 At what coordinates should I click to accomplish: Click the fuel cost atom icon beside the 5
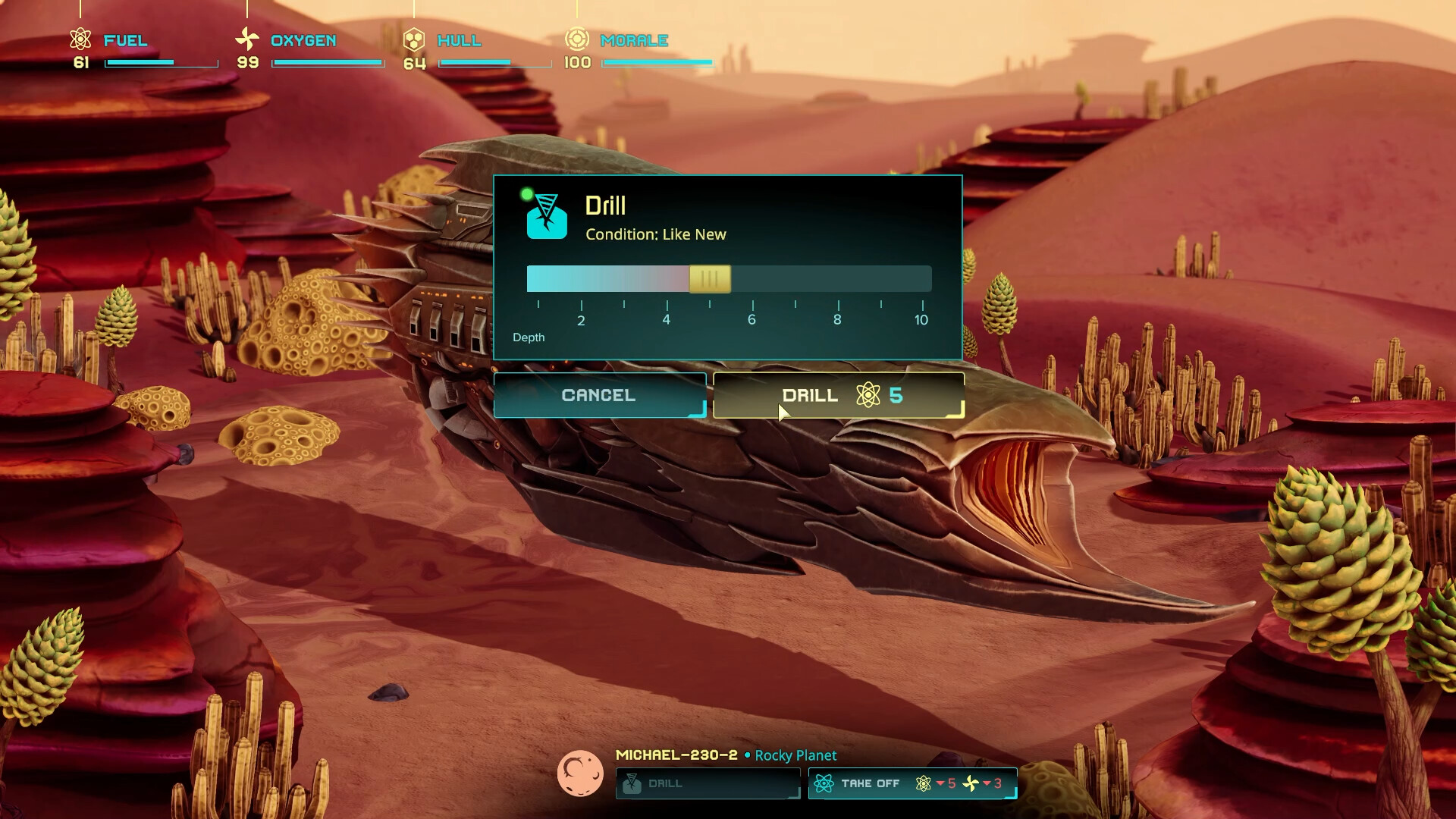click(x=923, y=783)
